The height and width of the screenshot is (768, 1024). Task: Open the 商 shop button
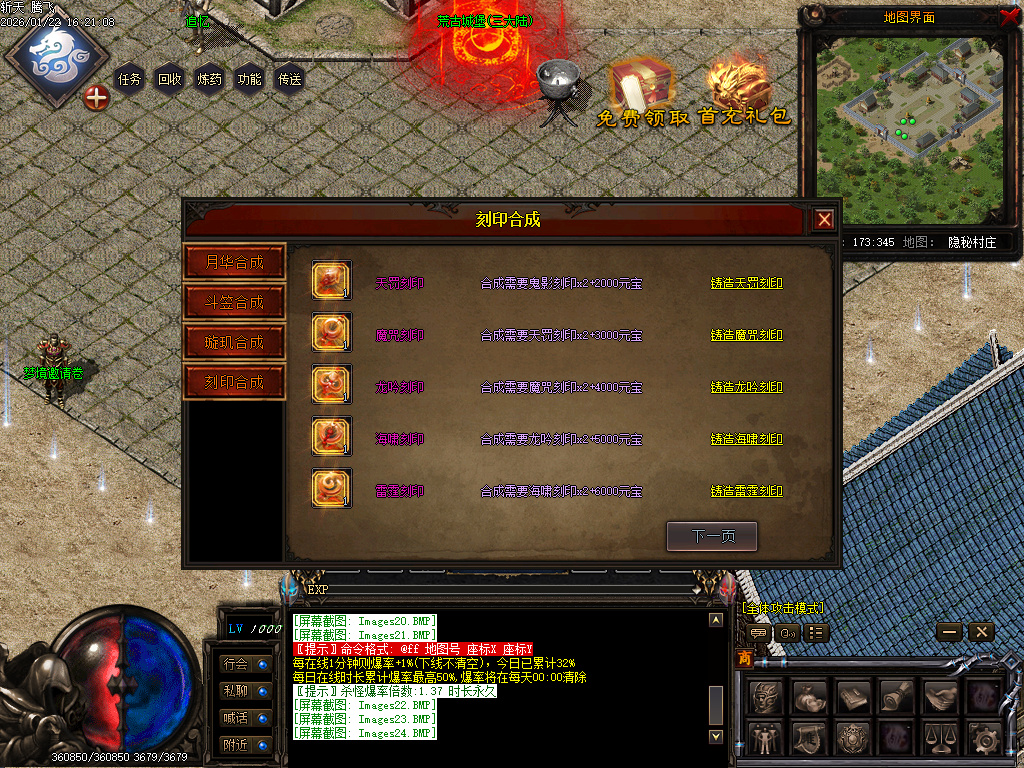(x=745, y=658)
